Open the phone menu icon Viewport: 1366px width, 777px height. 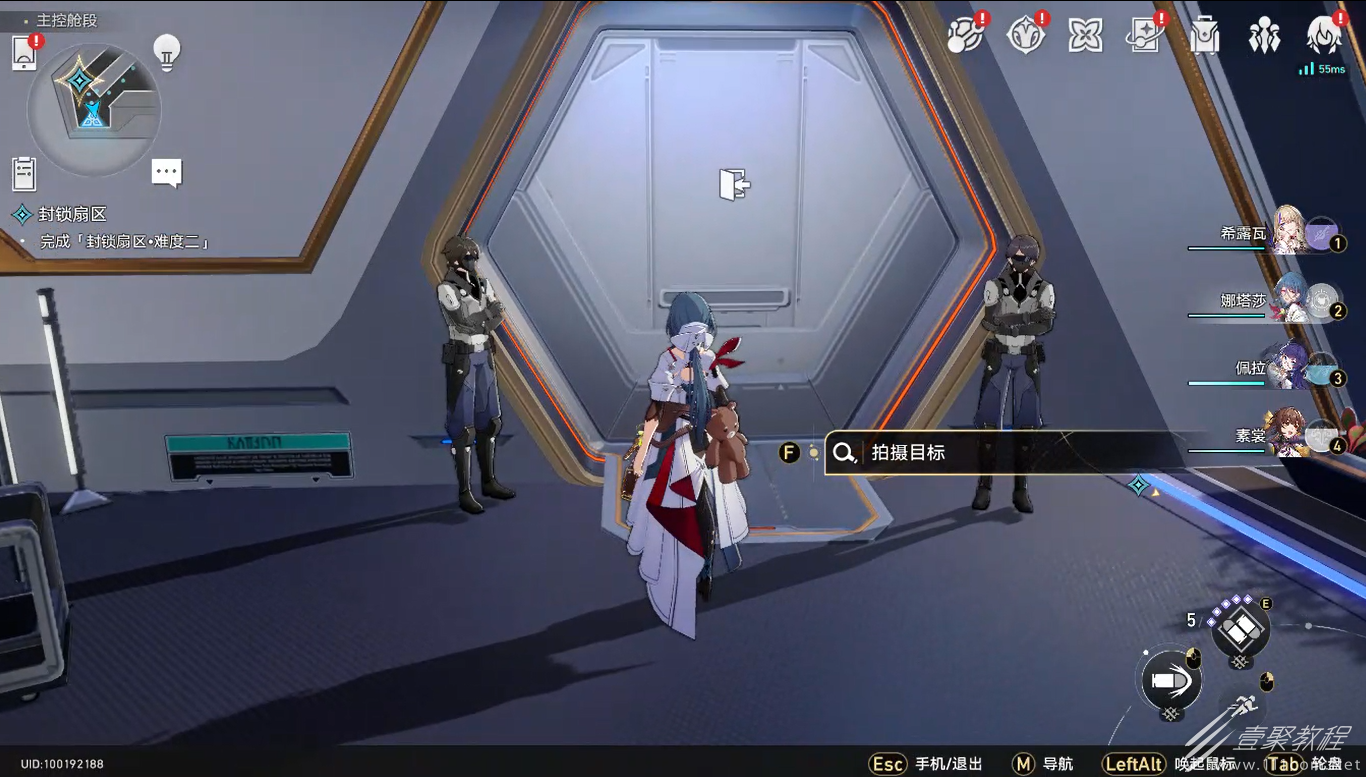pyautogui.click(x=24, y=54)
